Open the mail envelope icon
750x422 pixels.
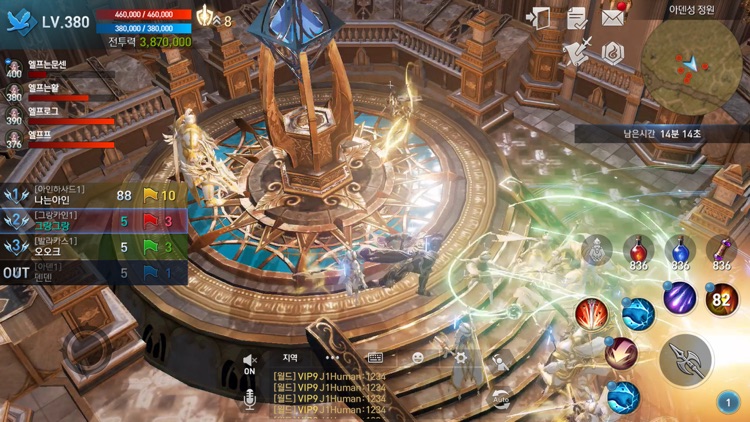coord(612,17)
